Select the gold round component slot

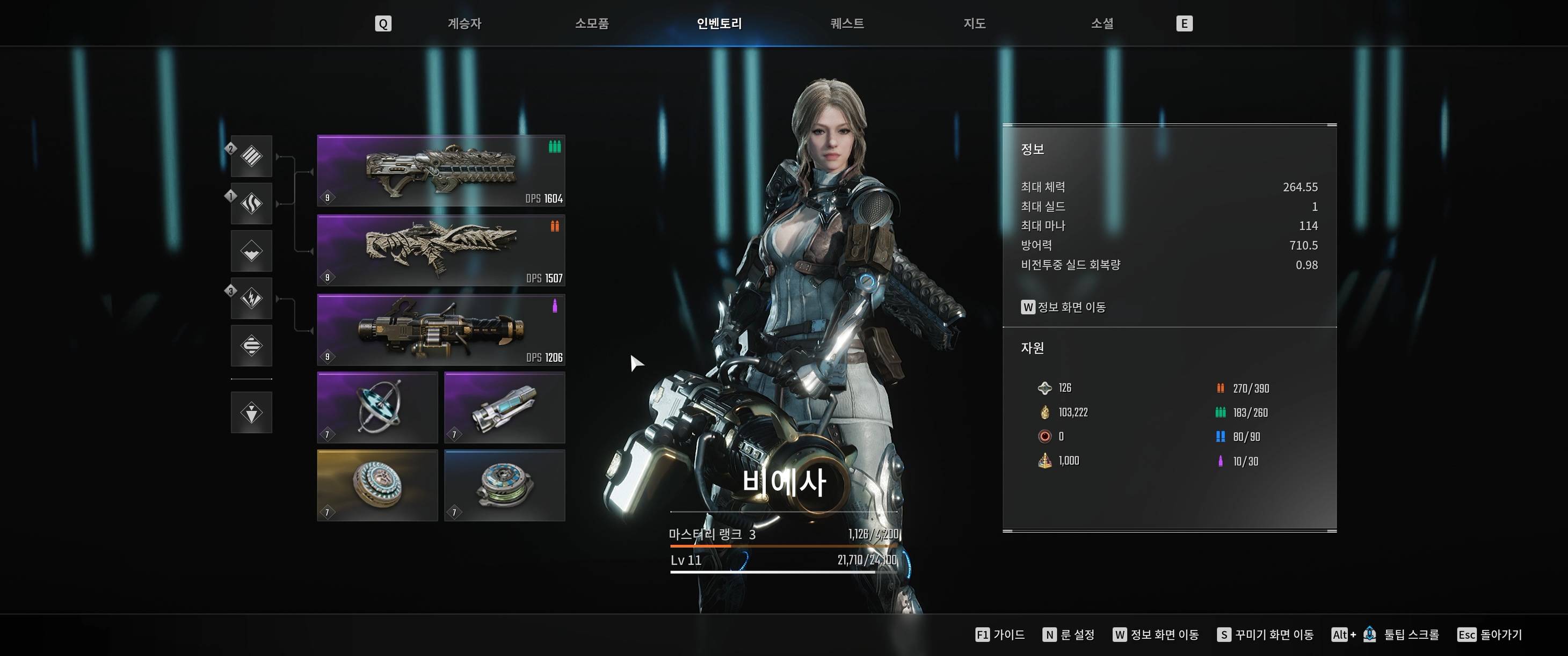tap(378, 485)
